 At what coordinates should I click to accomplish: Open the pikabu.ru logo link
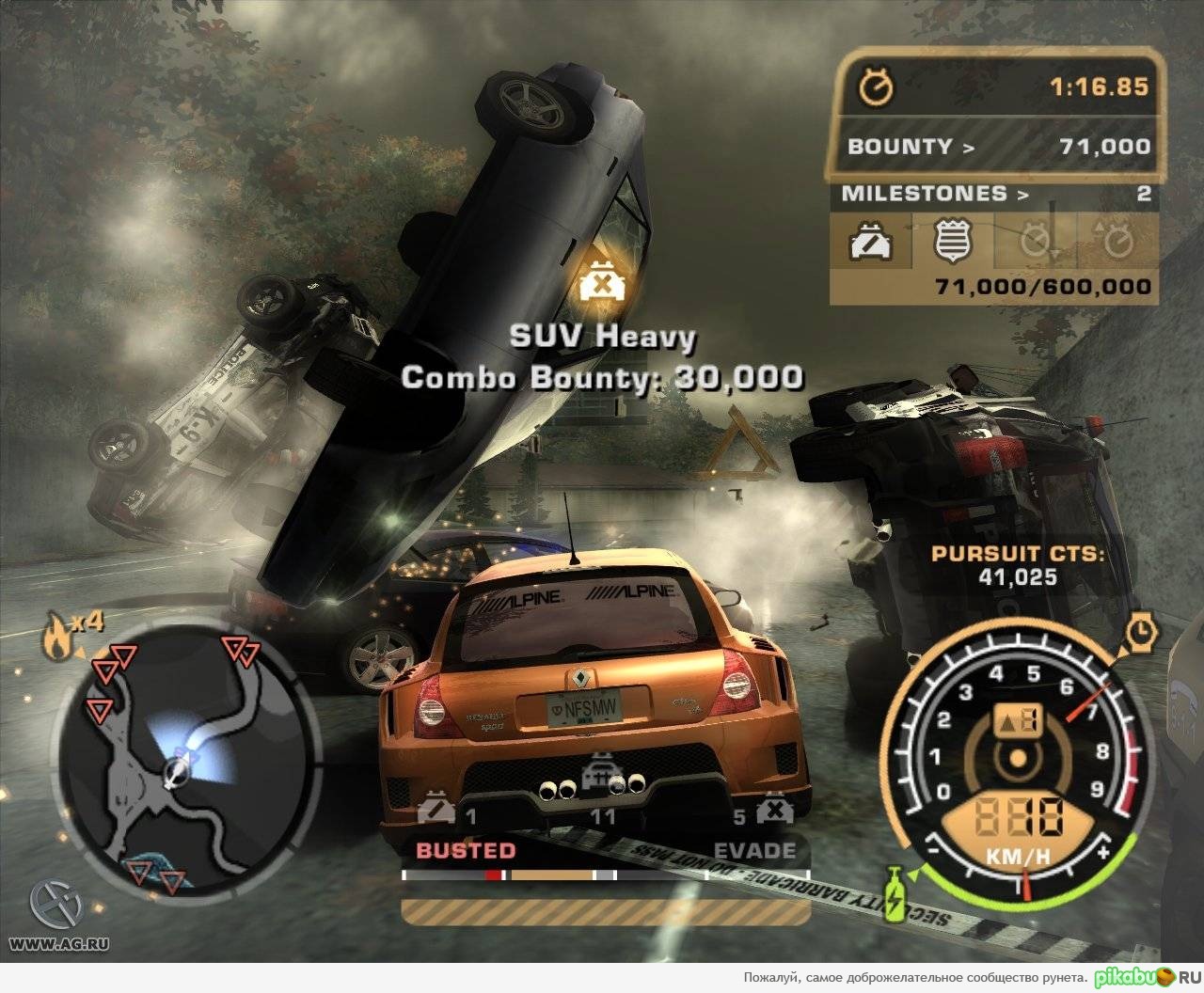coord(1148,977)
